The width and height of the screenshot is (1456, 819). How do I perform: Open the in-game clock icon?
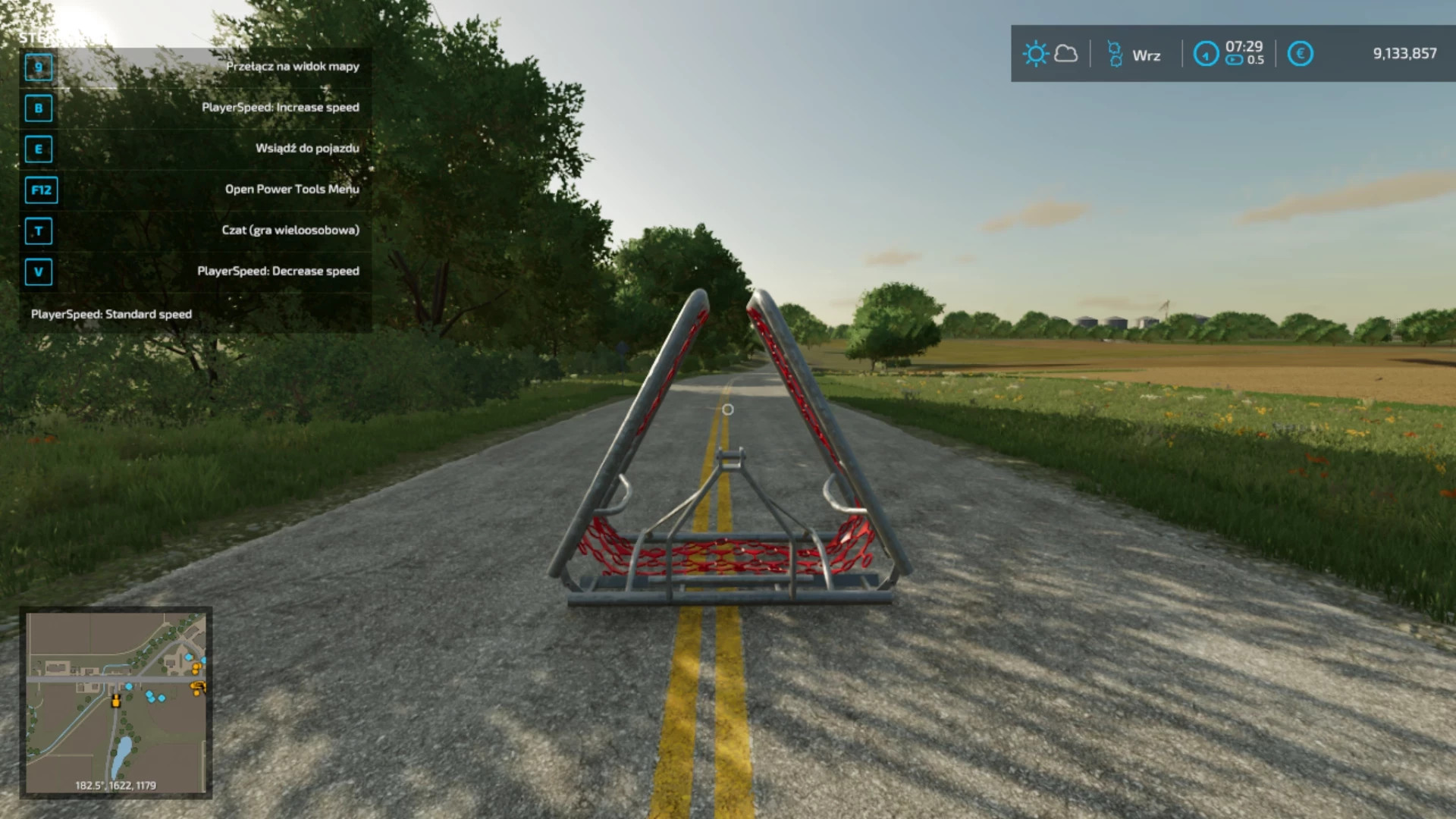(1207, 55)
